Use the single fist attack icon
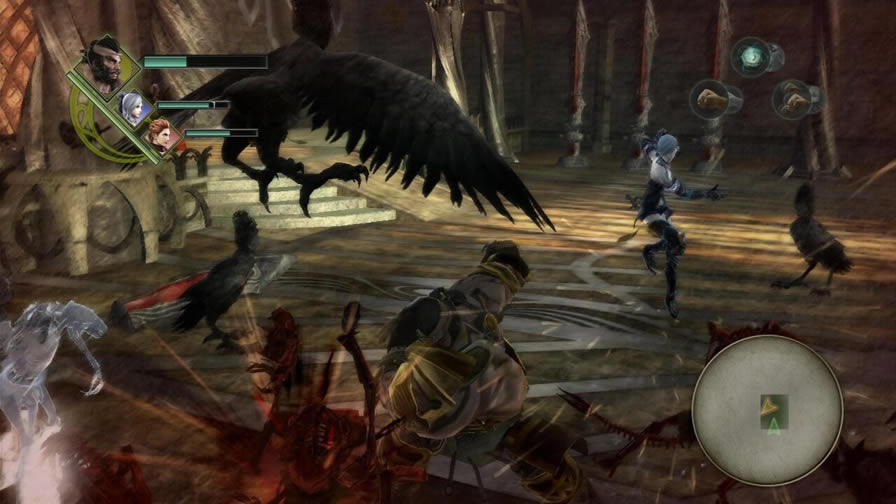This screenshot has height=504, width=896. [709, 99]
